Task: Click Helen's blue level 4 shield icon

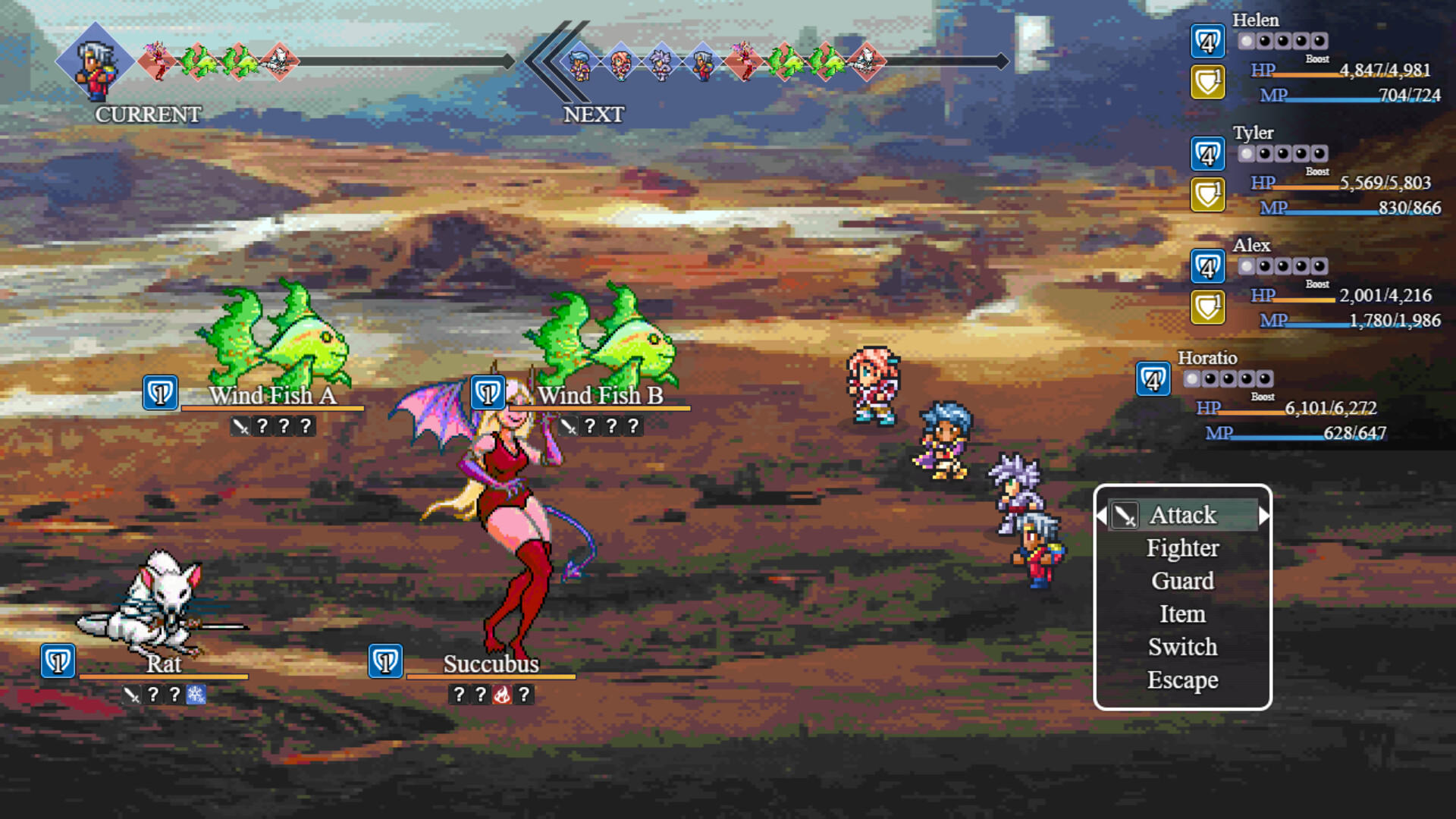Action: pos(1207,42)
